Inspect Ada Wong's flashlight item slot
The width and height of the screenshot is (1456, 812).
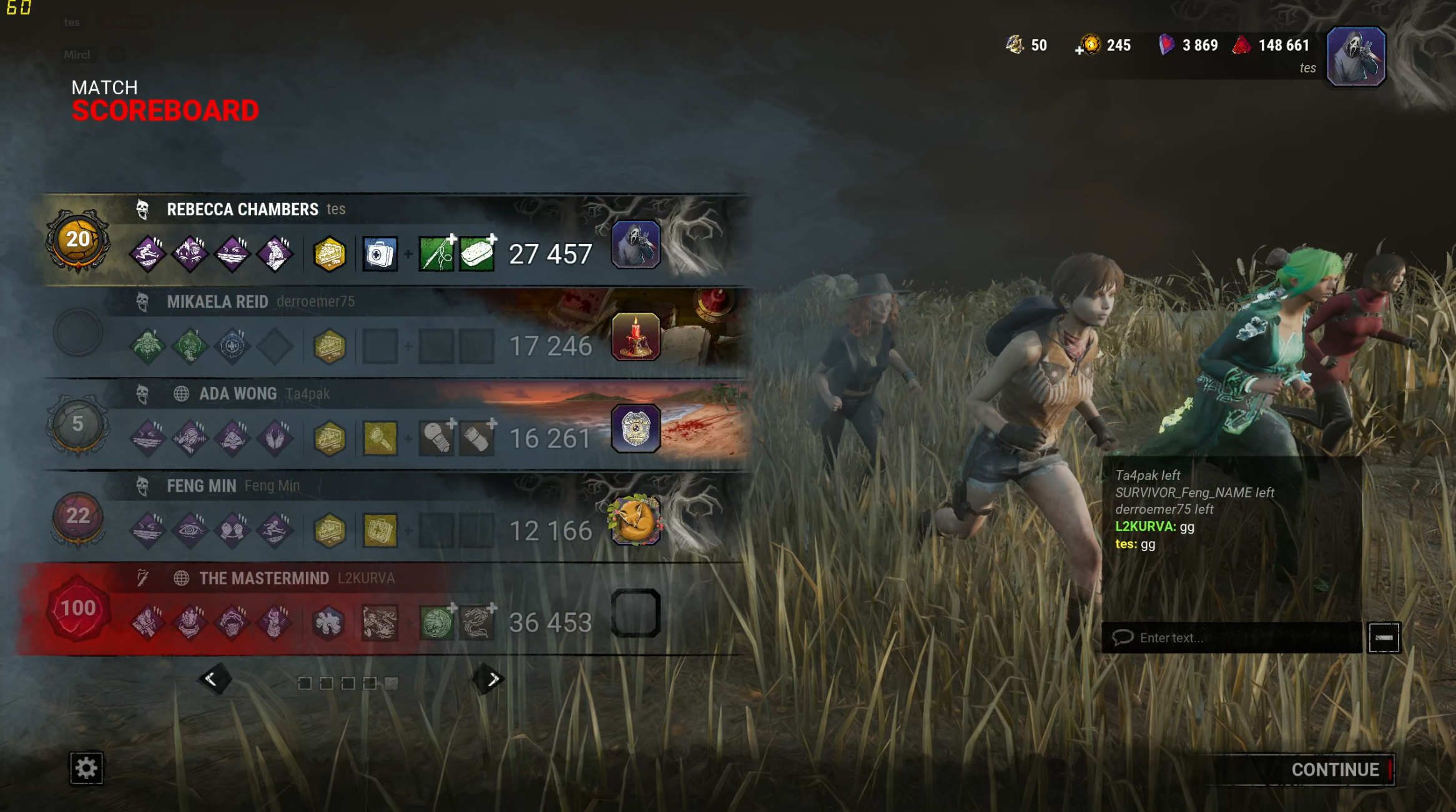click(380, 438)
